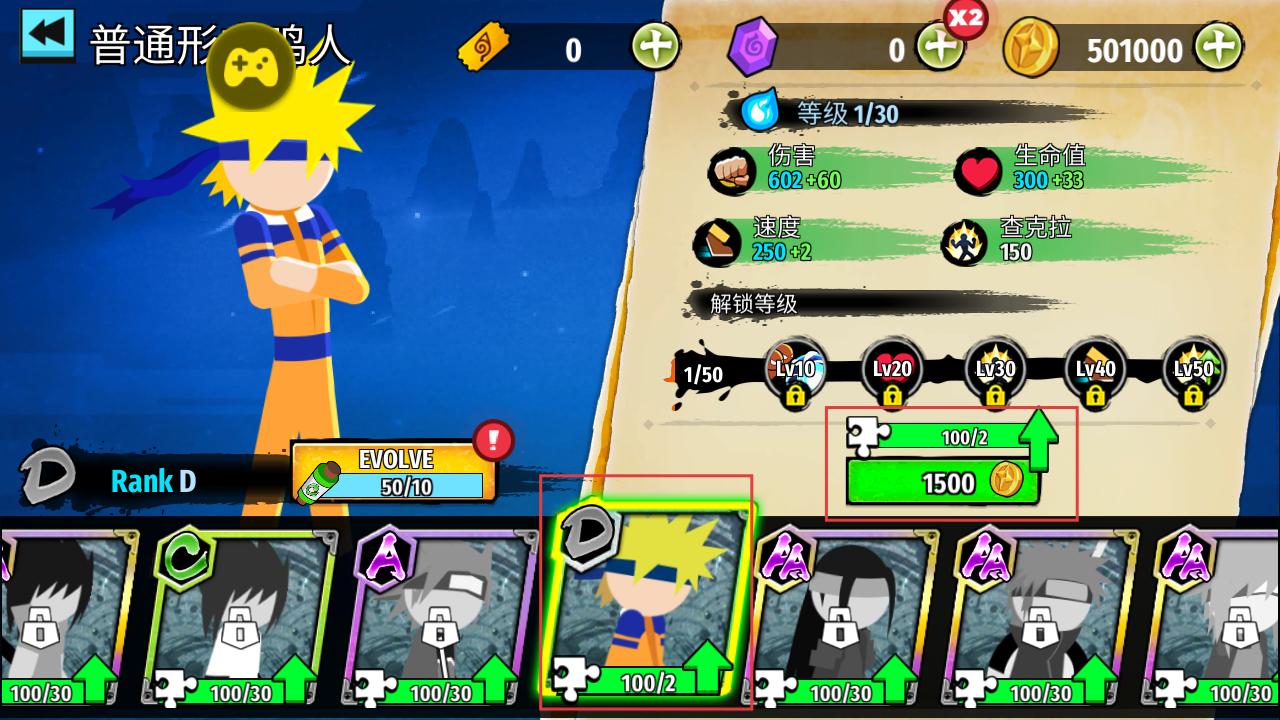Select the Lv30 unlock milestone icon

pos(995,372)
